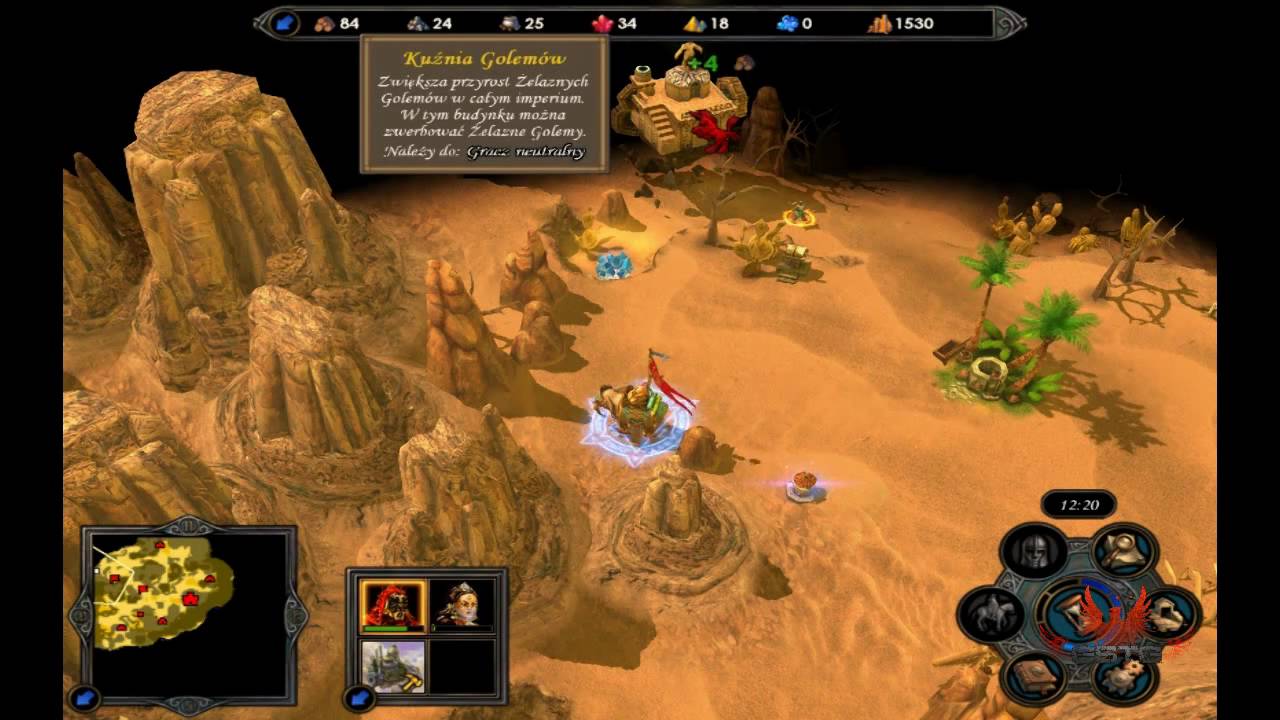
Task: Open the hero screen via helmet icon
Action: click(1033, 551)
